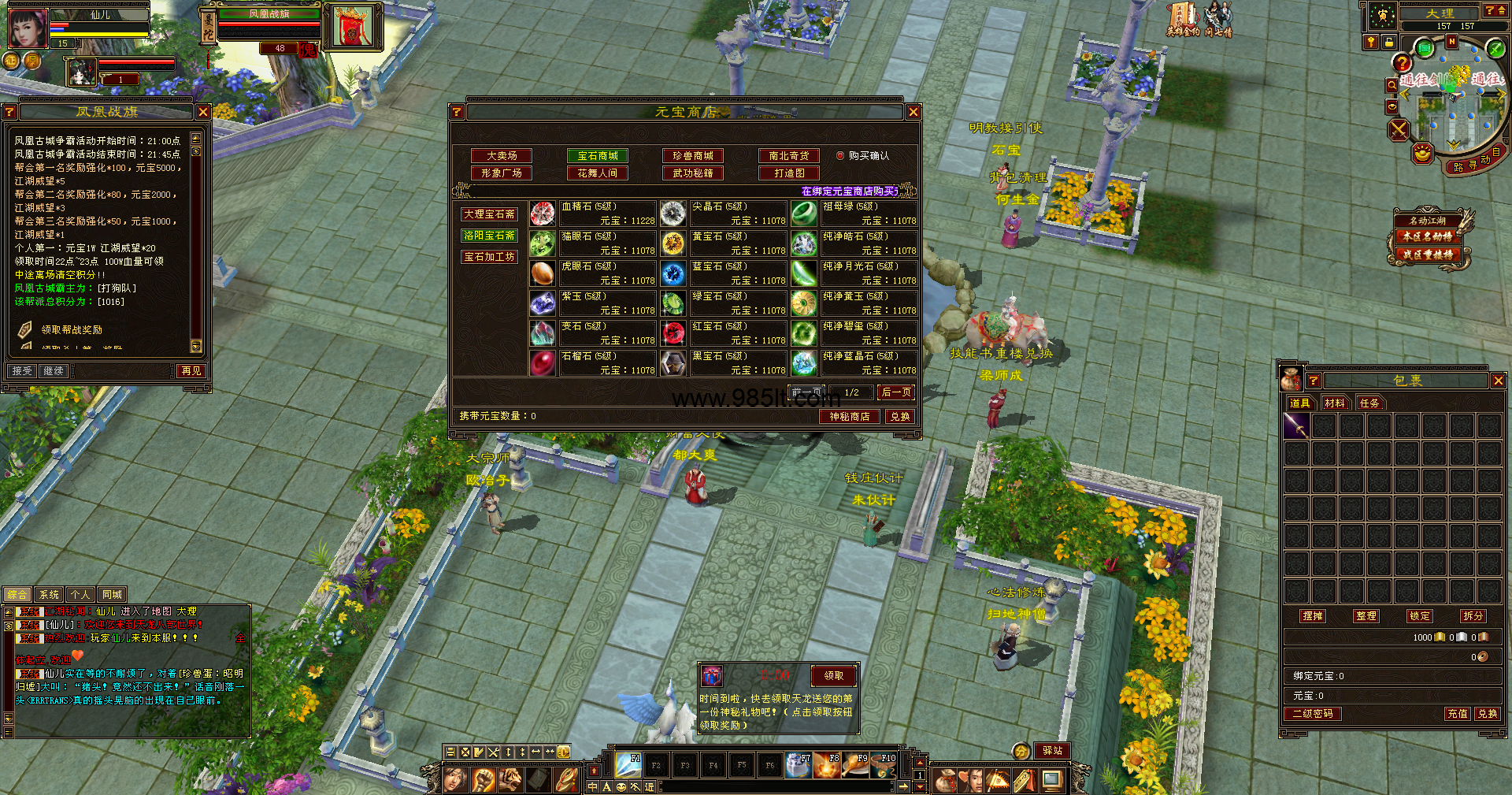This screenshot has height=795, width=1512.
Task: Open the 驿站 station button
Action: click(1053, 751)
